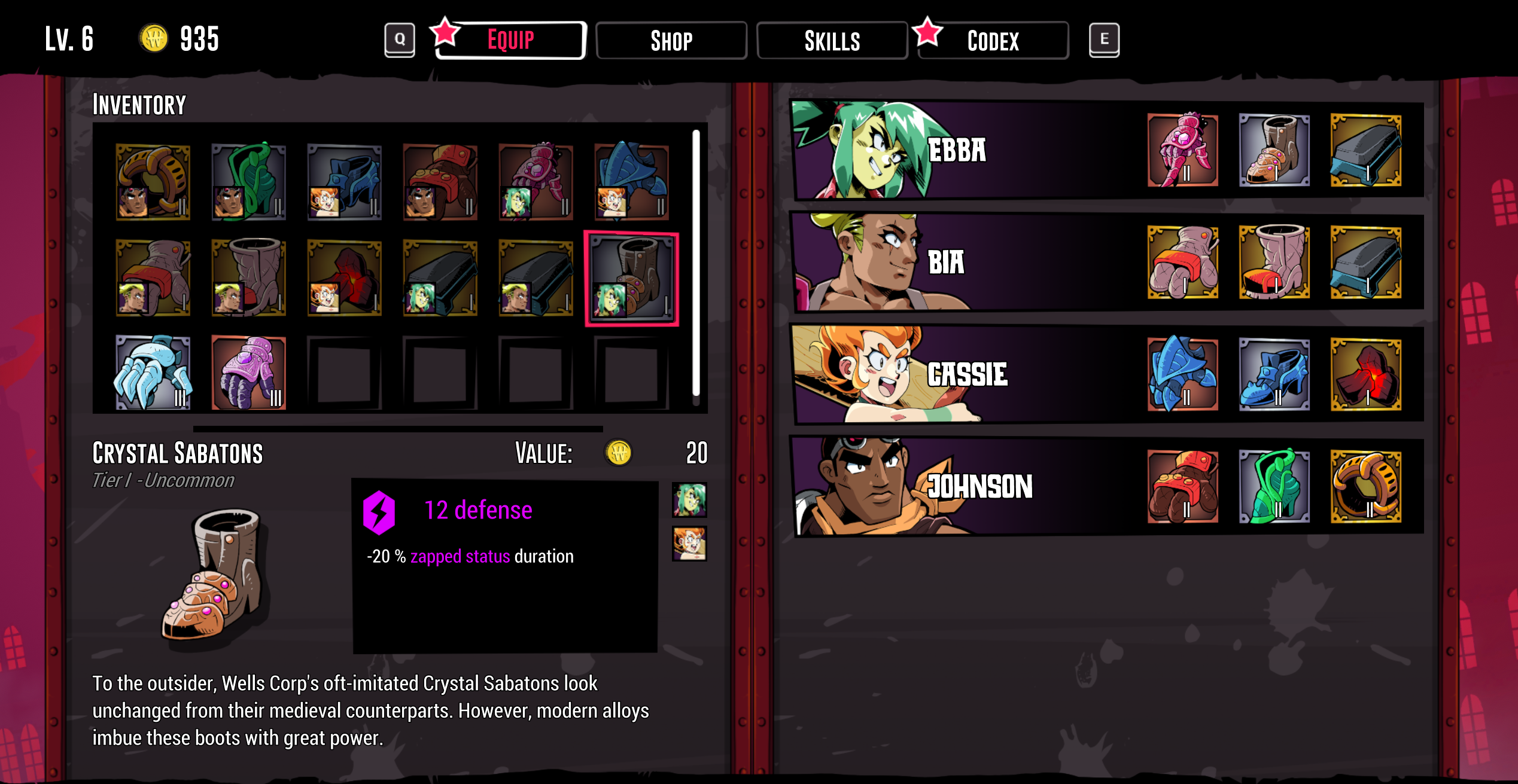The height and width of the screenshot is (784, 1518).
Task: Click Johnson's equipped green boot slot
Action: click(x=1274, y=487)
